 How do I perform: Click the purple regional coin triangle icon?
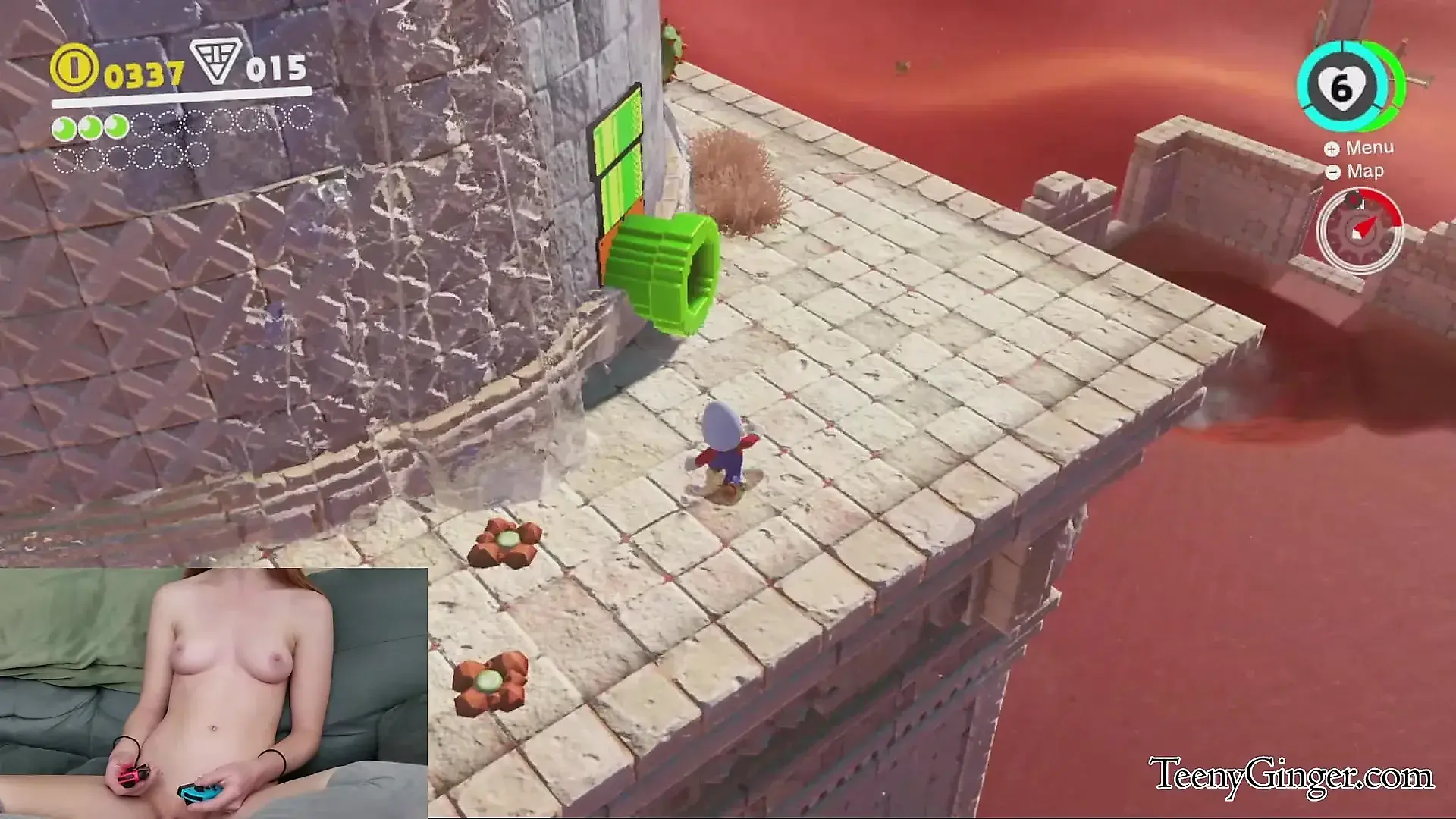point(215,62)
